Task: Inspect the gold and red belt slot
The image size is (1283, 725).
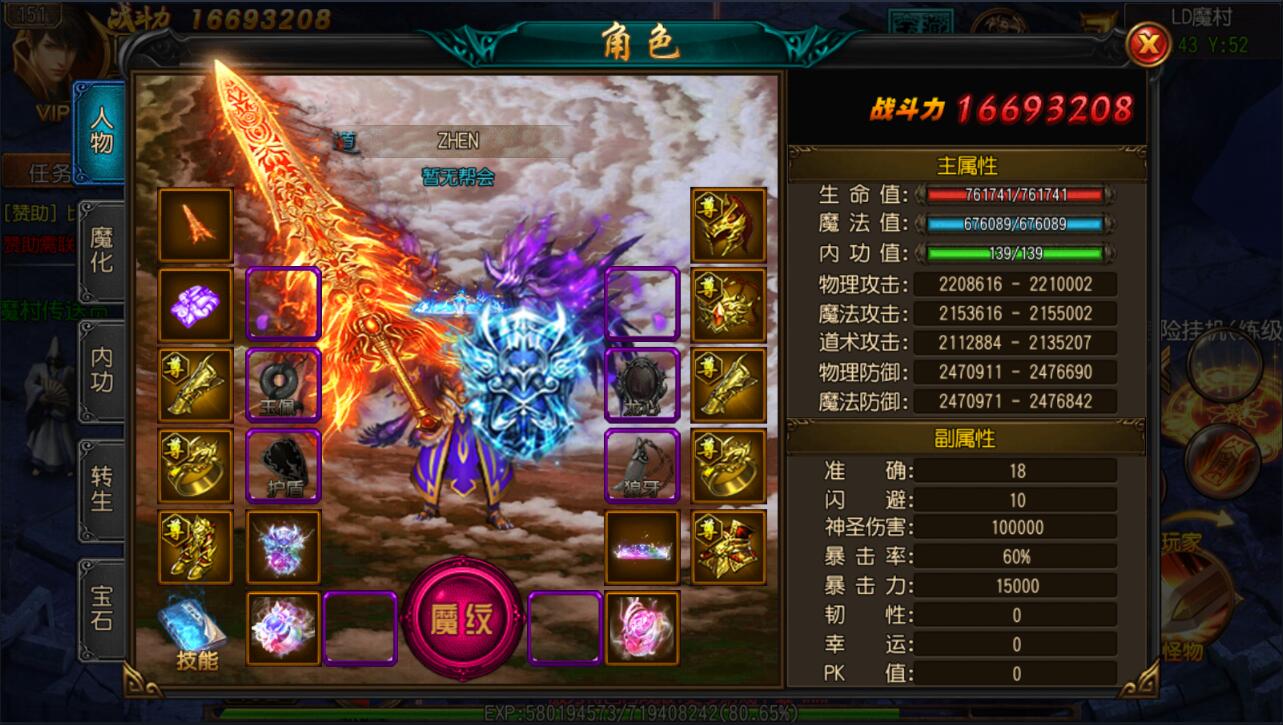Action: pos(728,547)
